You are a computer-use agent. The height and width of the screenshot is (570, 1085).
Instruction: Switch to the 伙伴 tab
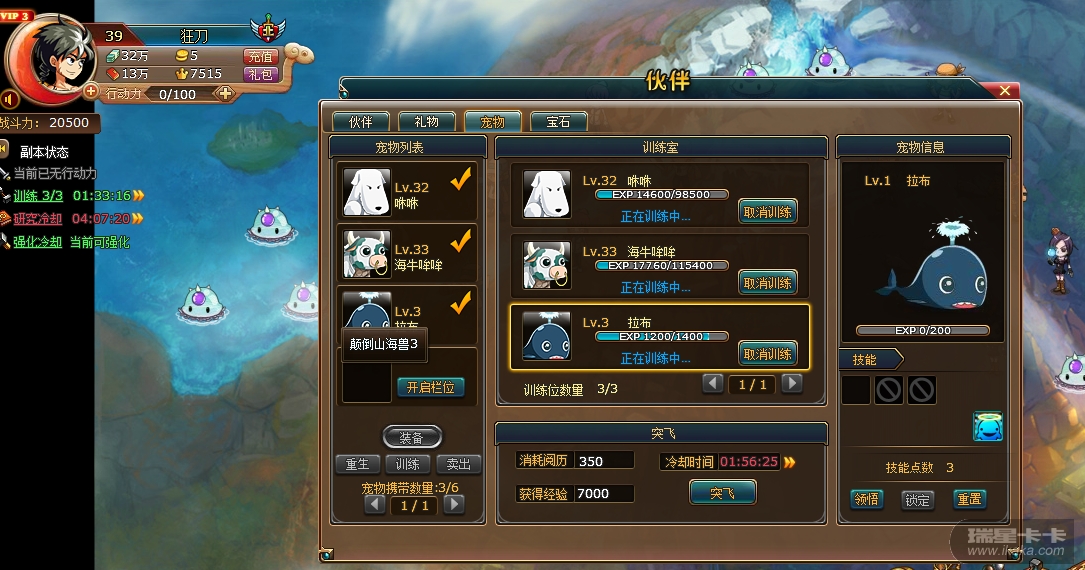click(360, 122)
